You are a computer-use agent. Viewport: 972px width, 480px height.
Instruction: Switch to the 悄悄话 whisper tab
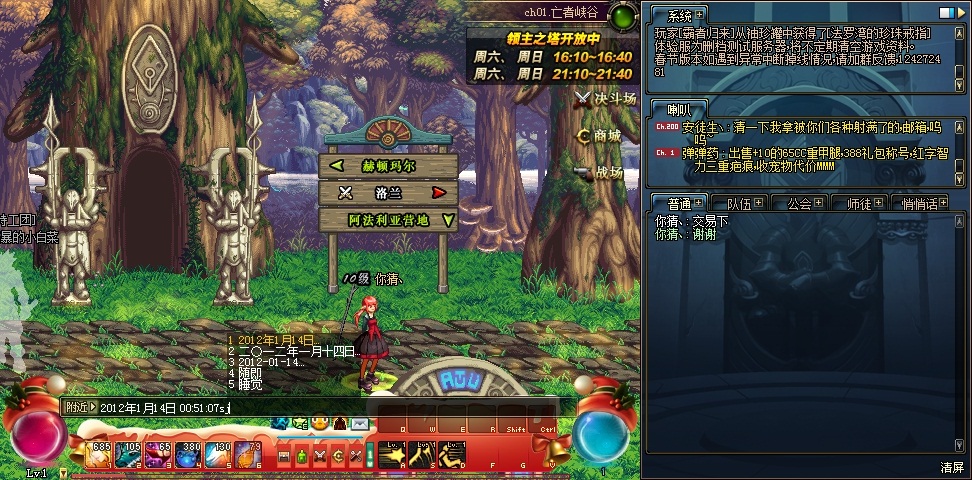920,203
